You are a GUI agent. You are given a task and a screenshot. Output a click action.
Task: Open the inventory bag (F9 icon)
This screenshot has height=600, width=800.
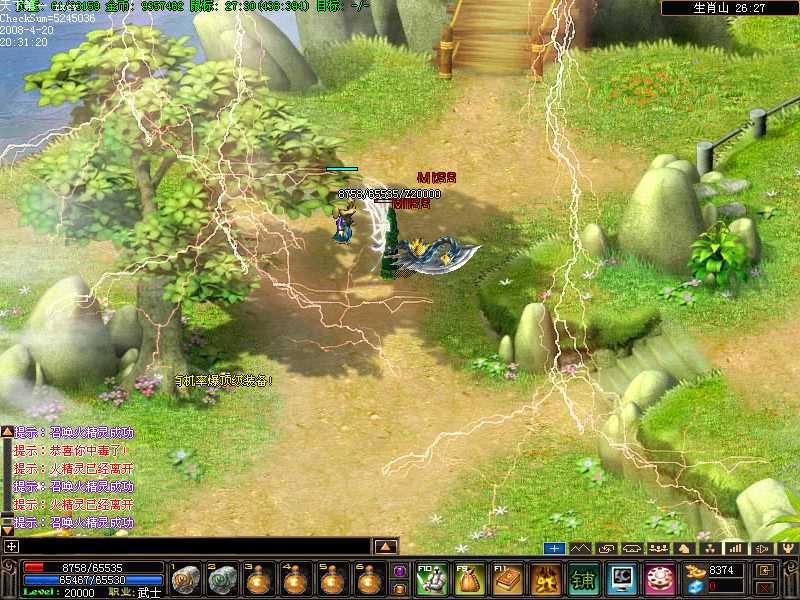click(469, 579)
